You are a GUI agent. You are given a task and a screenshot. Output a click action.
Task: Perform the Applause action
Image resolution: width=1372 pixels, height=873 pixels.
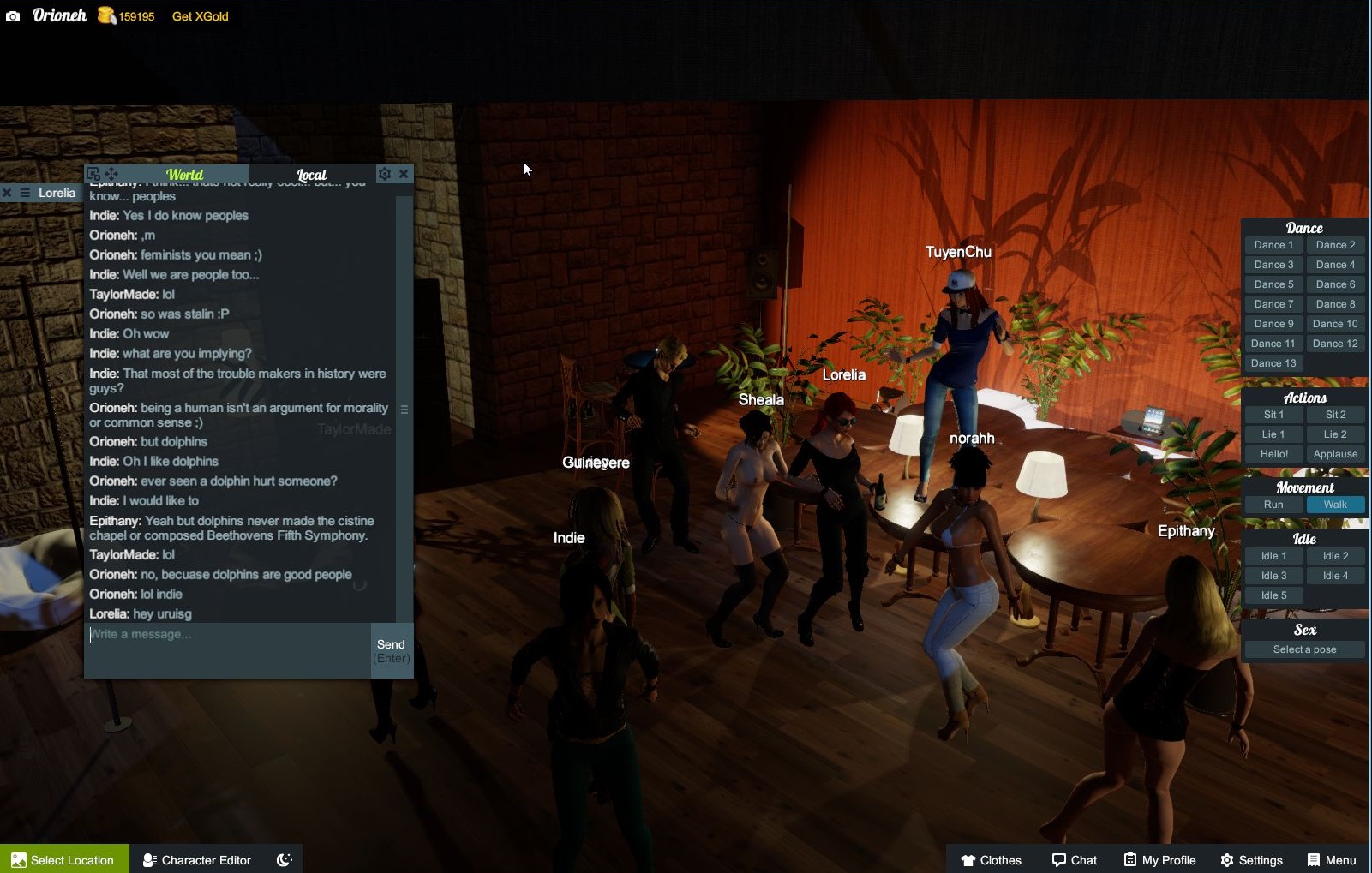(1335, 454)
